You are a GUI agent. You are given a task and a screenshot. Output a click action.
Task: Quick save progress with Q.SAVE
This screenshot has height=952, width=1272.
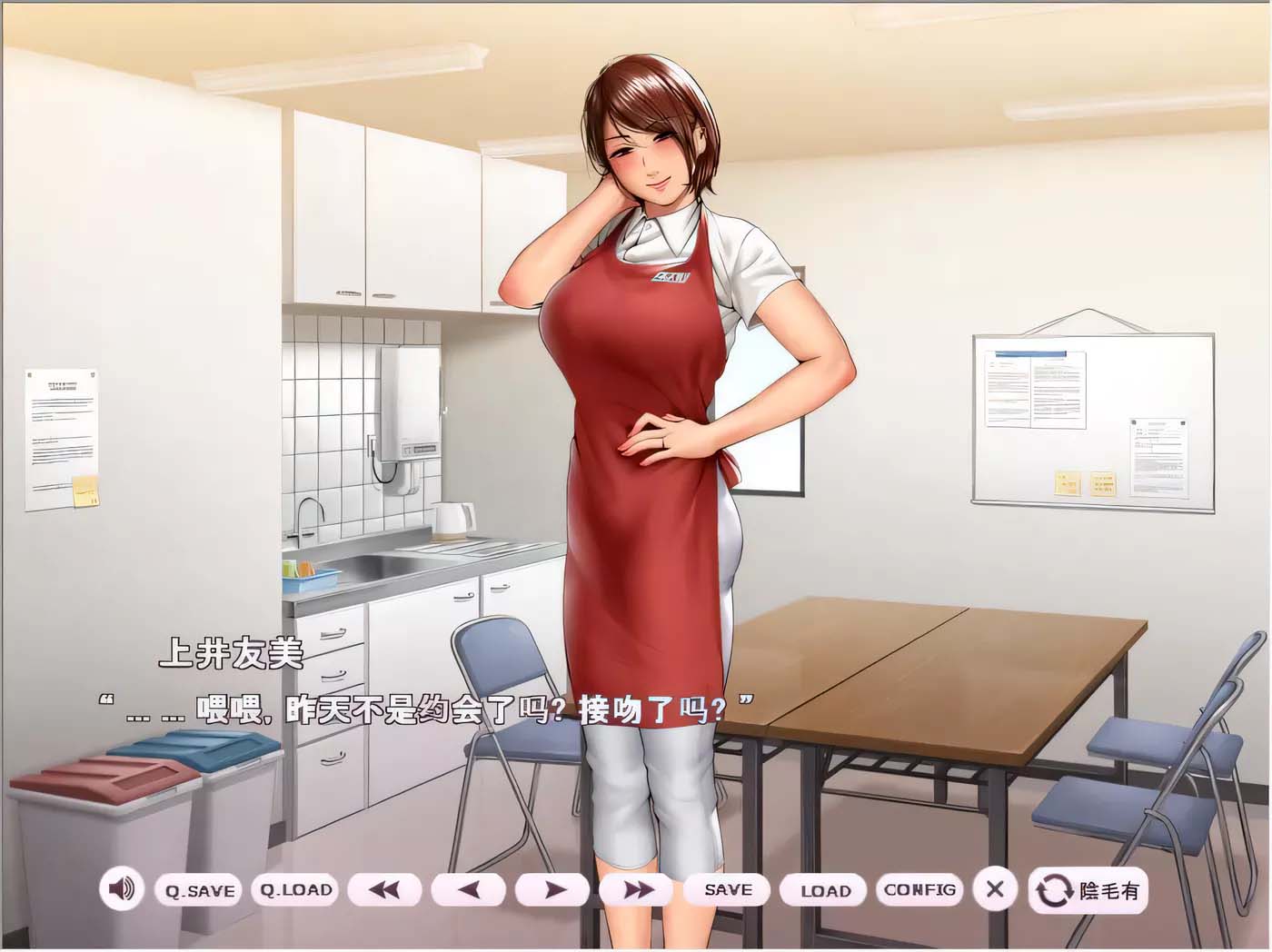point(200,890)
